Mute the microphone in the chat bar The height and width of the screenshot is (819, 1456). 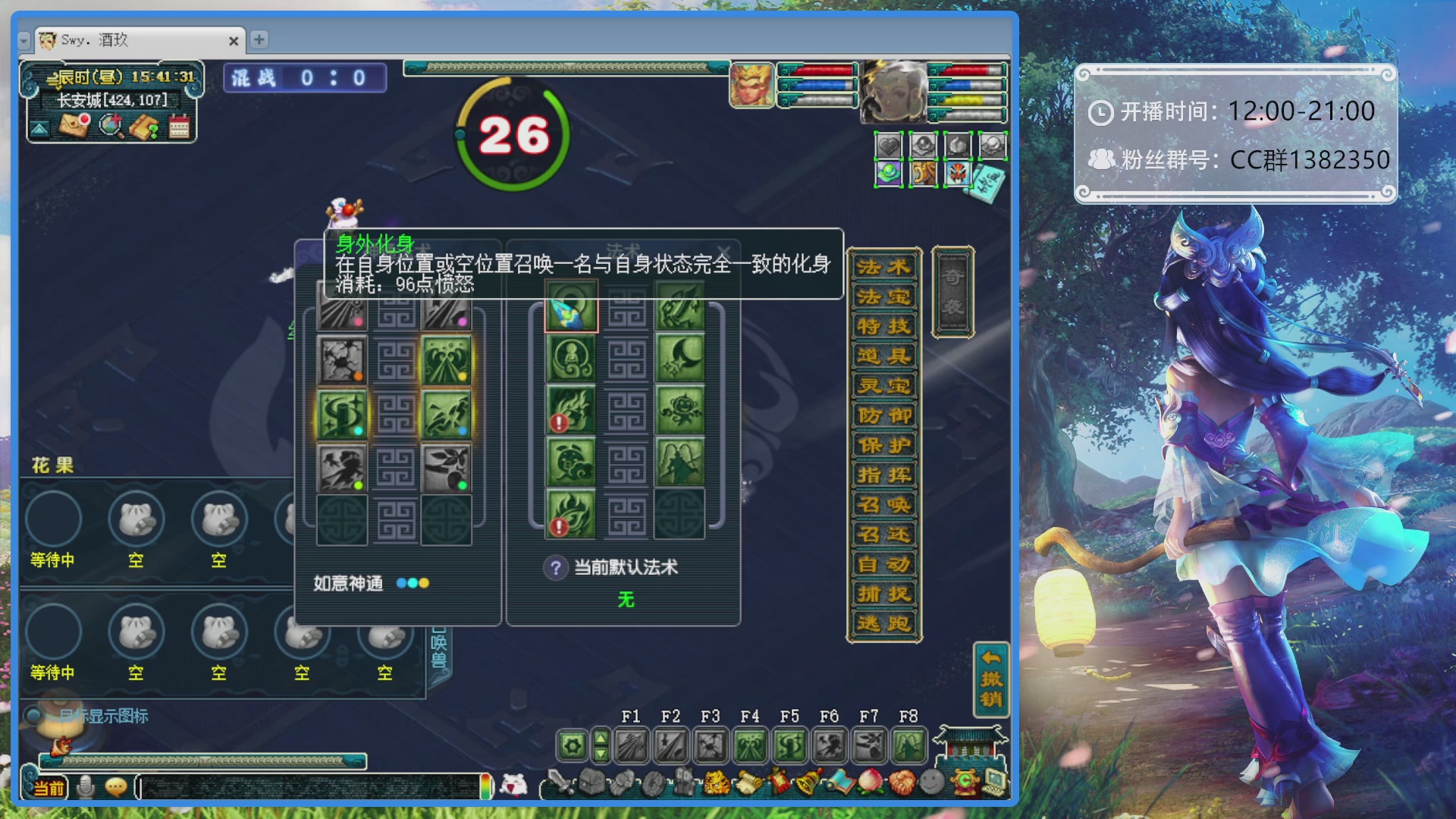click(86, 786)
